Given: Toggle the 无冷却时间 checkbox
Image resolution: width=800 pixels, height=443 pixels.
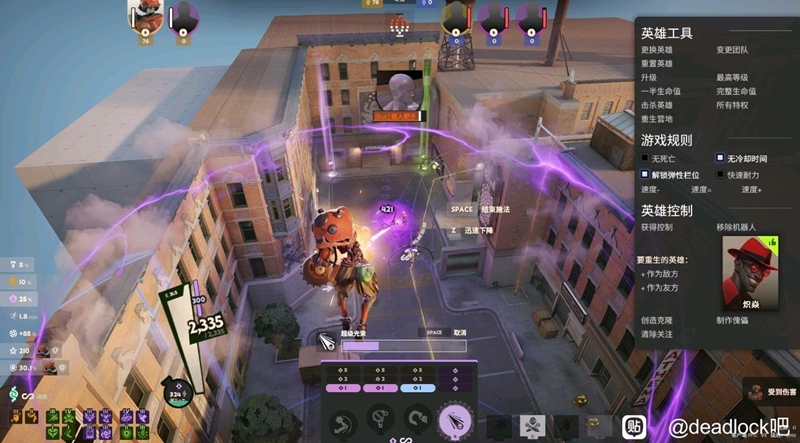Looking at the screenshot, I should click(x=720, y=159).
